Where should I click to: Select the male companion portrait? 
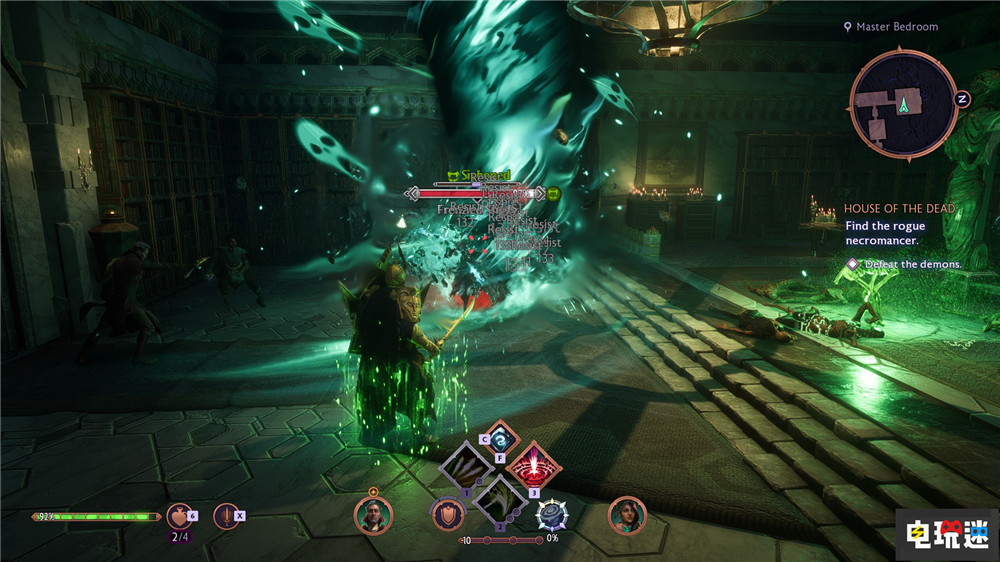(372, 516)
